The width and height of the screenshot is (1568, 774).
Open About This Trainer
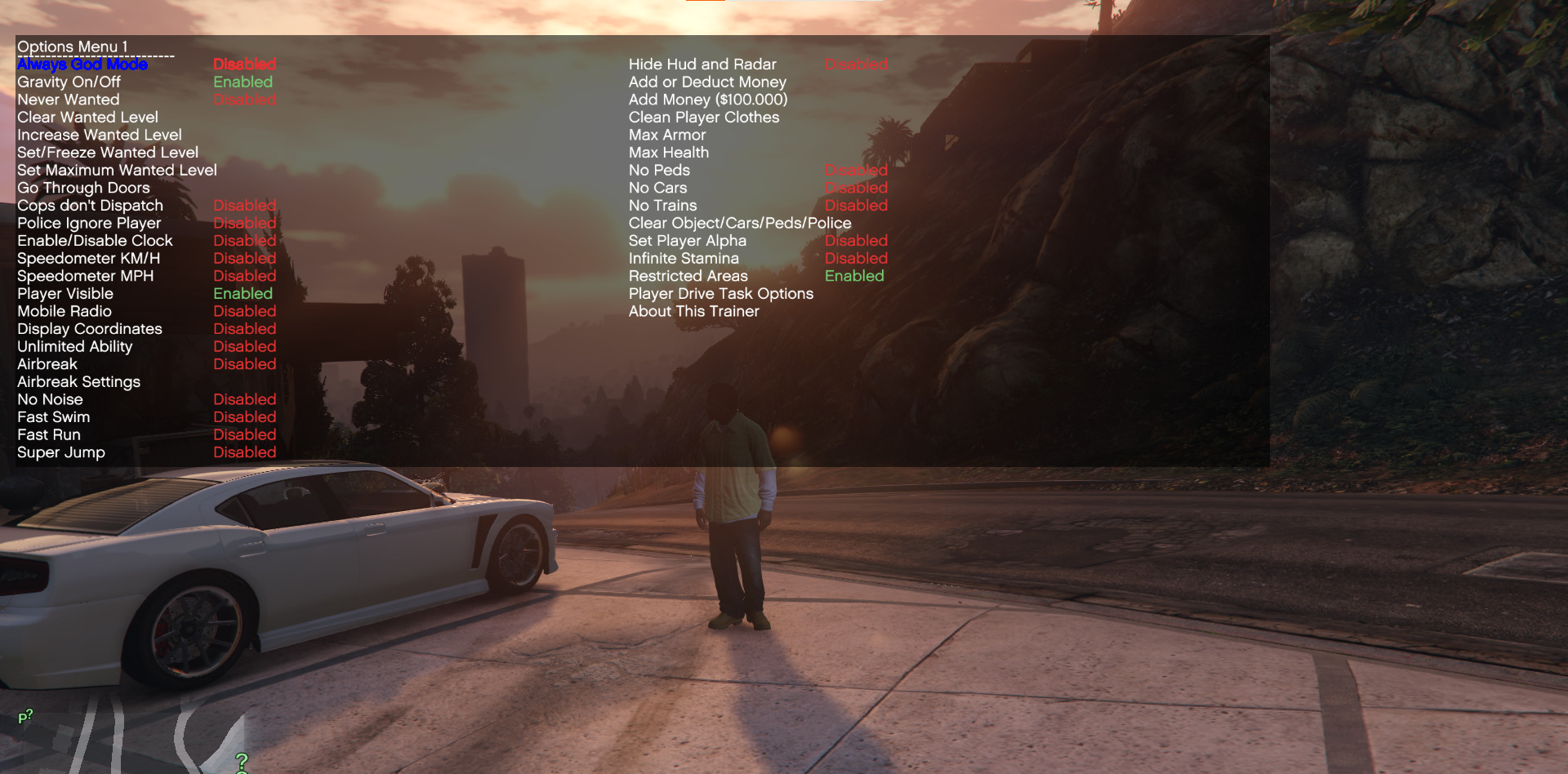pos(693,311)
